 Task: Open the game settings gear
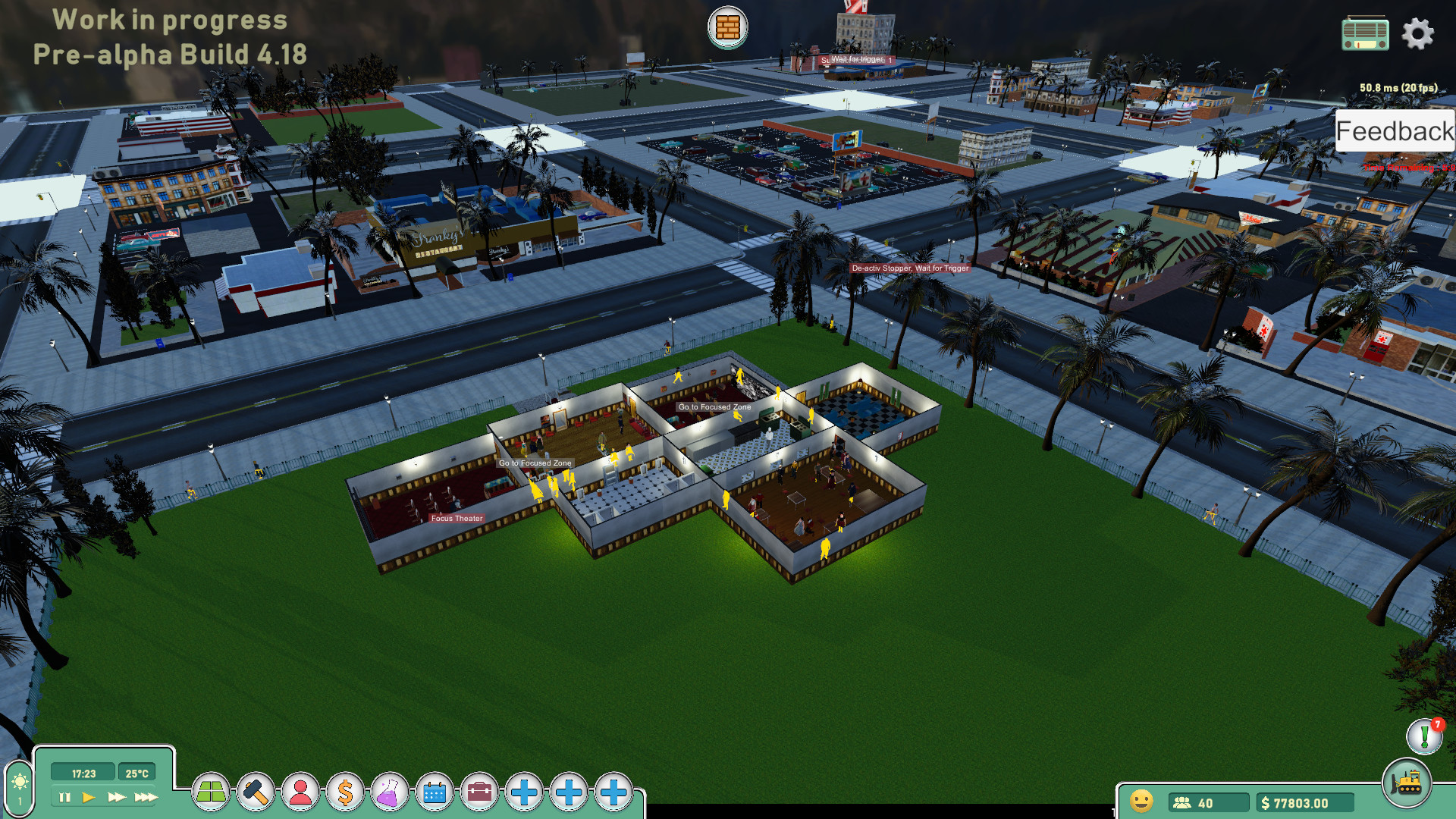(x=1418, y=33)
